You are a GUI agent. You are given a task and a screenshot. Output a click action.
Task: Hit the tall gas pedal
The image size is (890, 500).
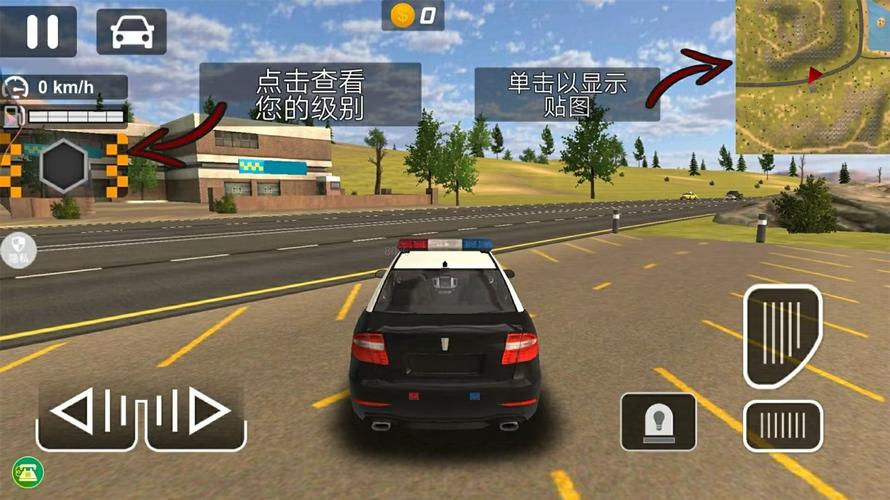[782, 336]
